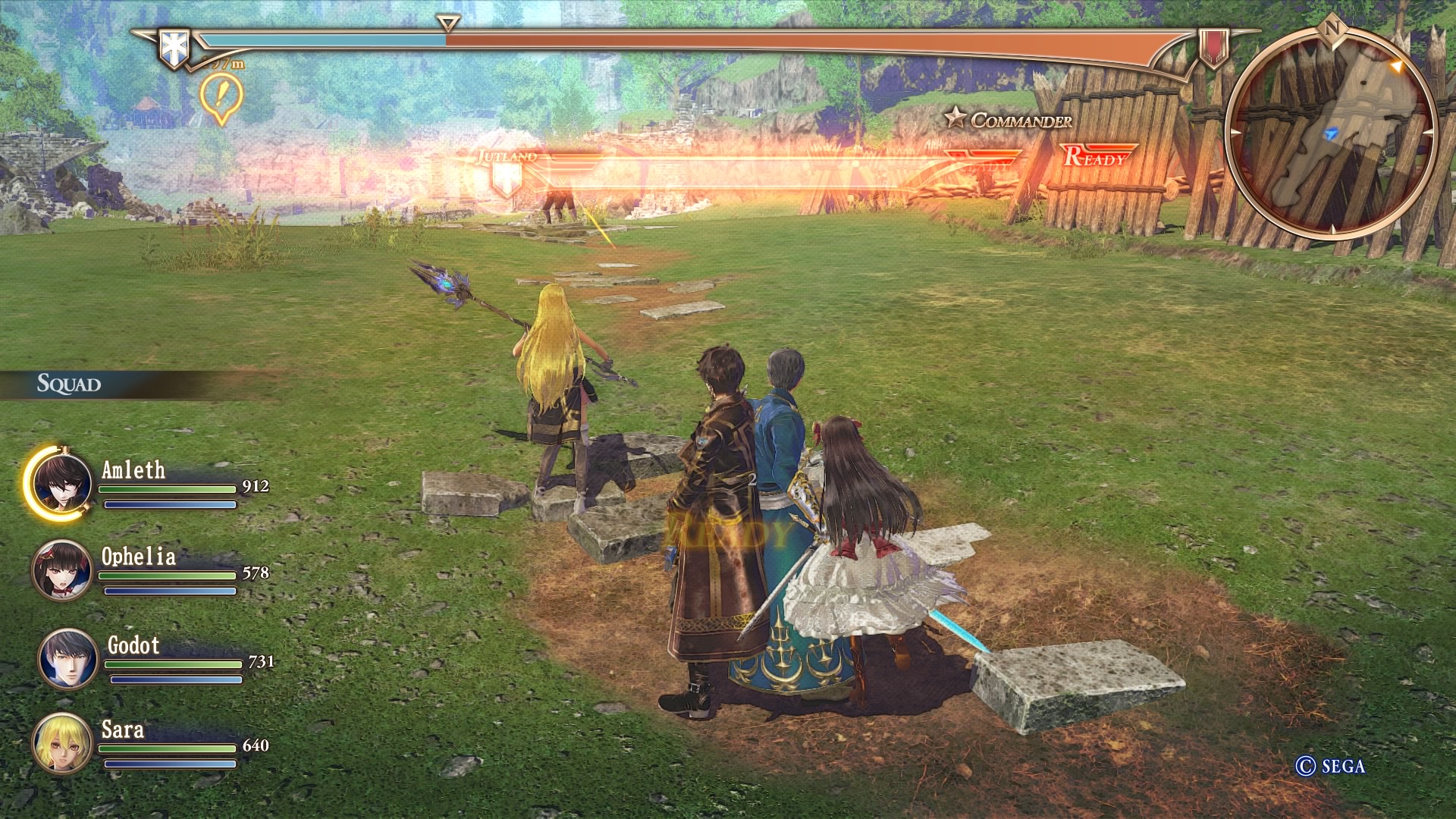Screen dimensions: 1456x819
Task: Pick Godot's portrait in the squad
Action: 68,658
